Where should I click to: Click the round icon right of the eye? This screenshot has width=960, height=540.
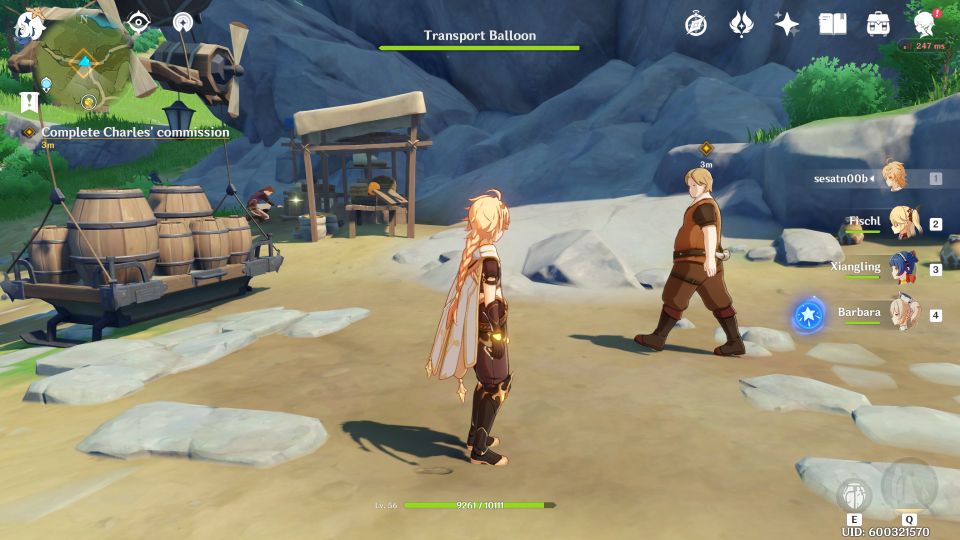click(183, 22)
